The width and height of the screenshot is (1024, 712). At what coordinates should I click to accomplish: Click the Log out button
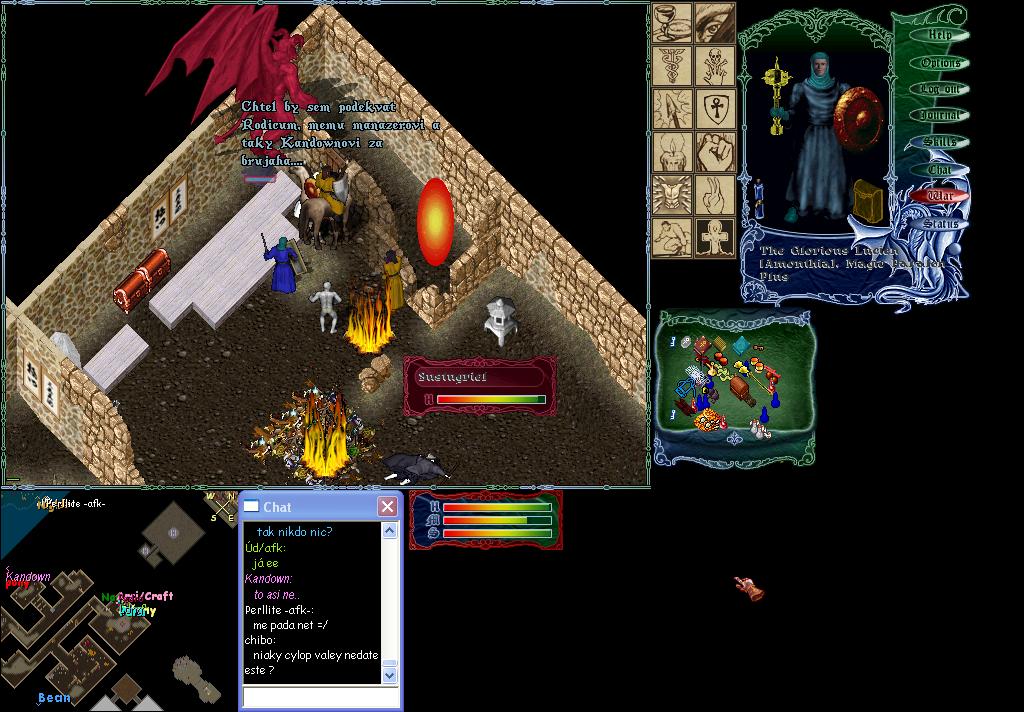point(940,89)
